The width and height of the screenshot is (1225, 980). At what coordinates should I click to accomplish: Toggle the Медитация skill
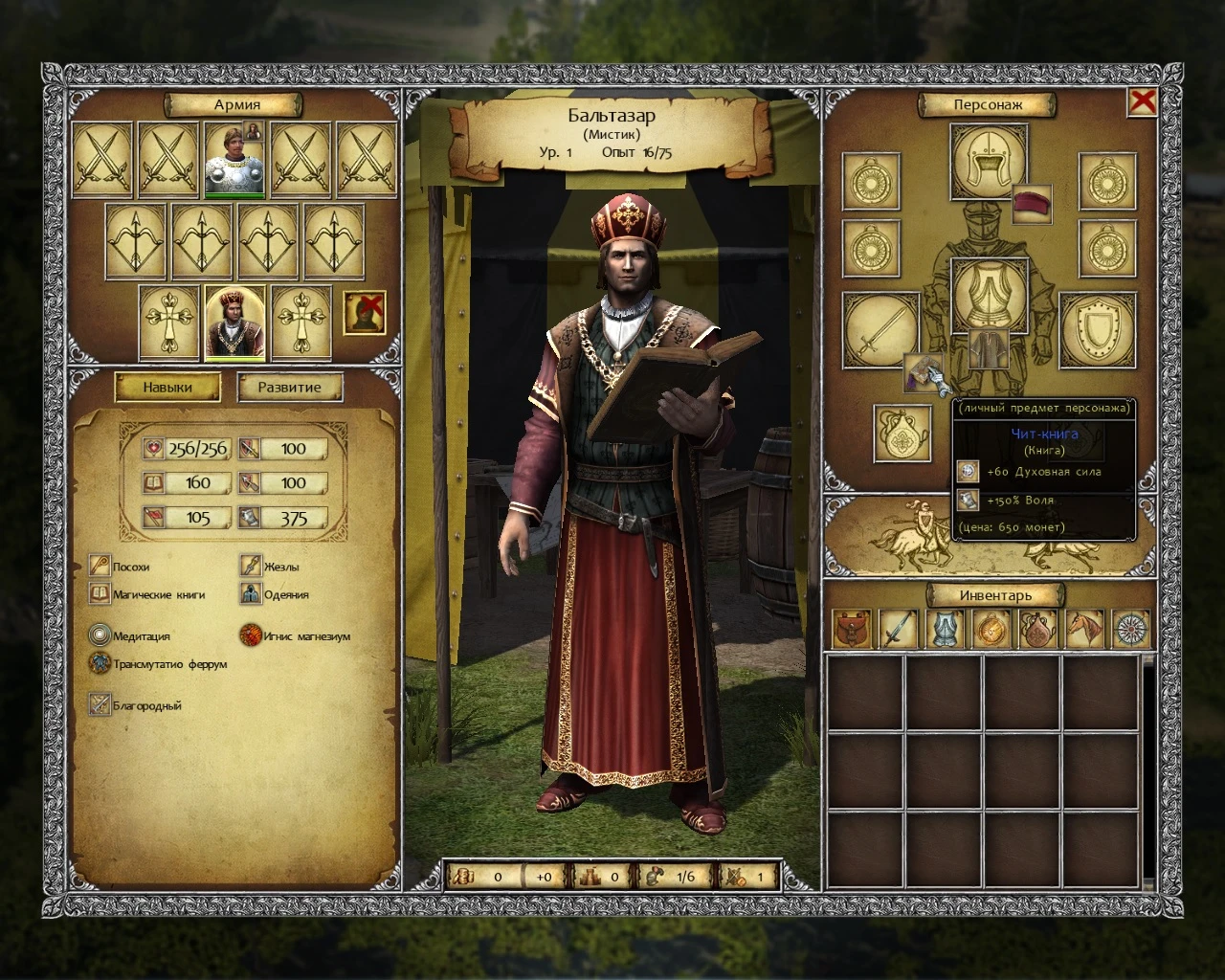[x=100, y=635]
